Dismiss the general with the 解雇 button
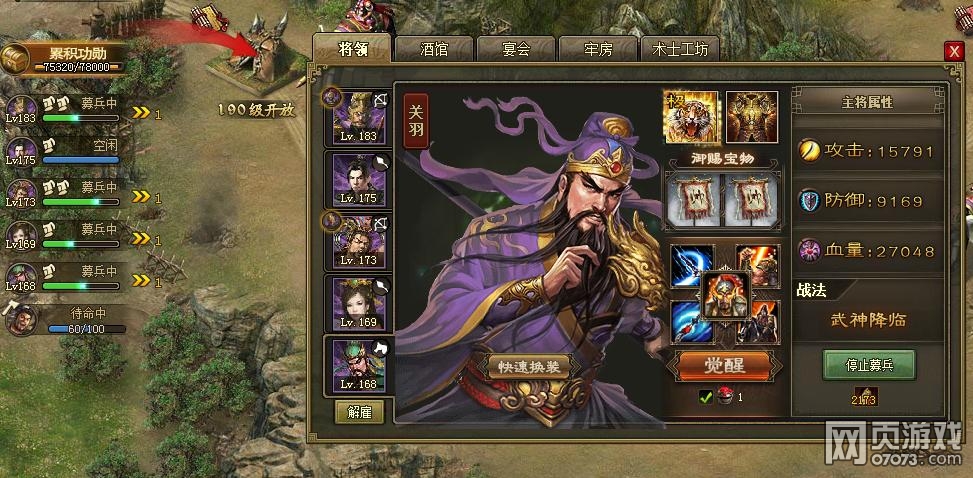Viewport: 973px width, 478px height. [x=358, y=412]
